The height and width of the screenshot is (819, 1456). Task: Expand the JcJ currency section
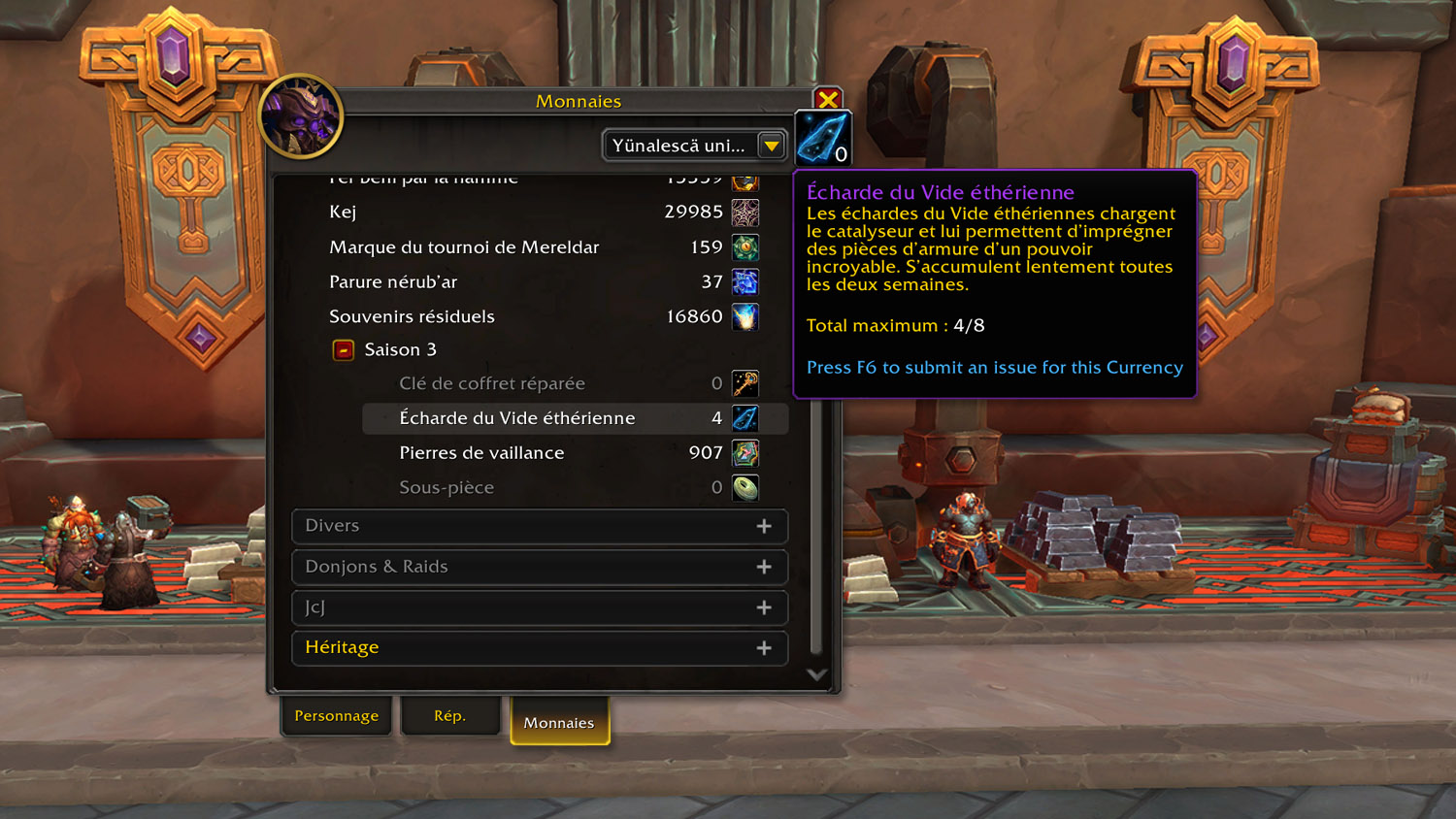tap(540, 607)
